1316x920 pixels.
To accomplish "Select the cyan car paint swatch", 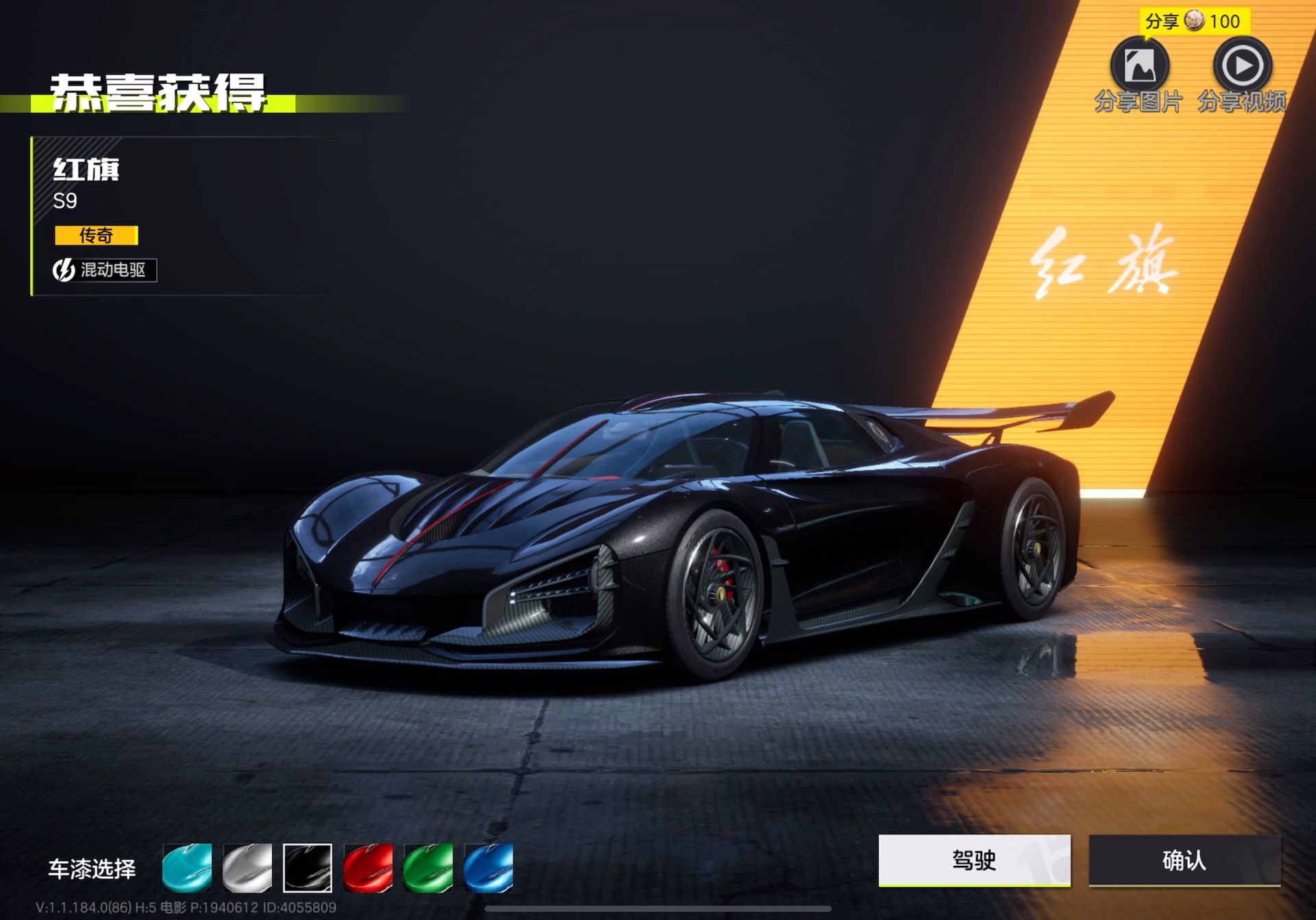I will pyautogui.click(x=187, y=868).
